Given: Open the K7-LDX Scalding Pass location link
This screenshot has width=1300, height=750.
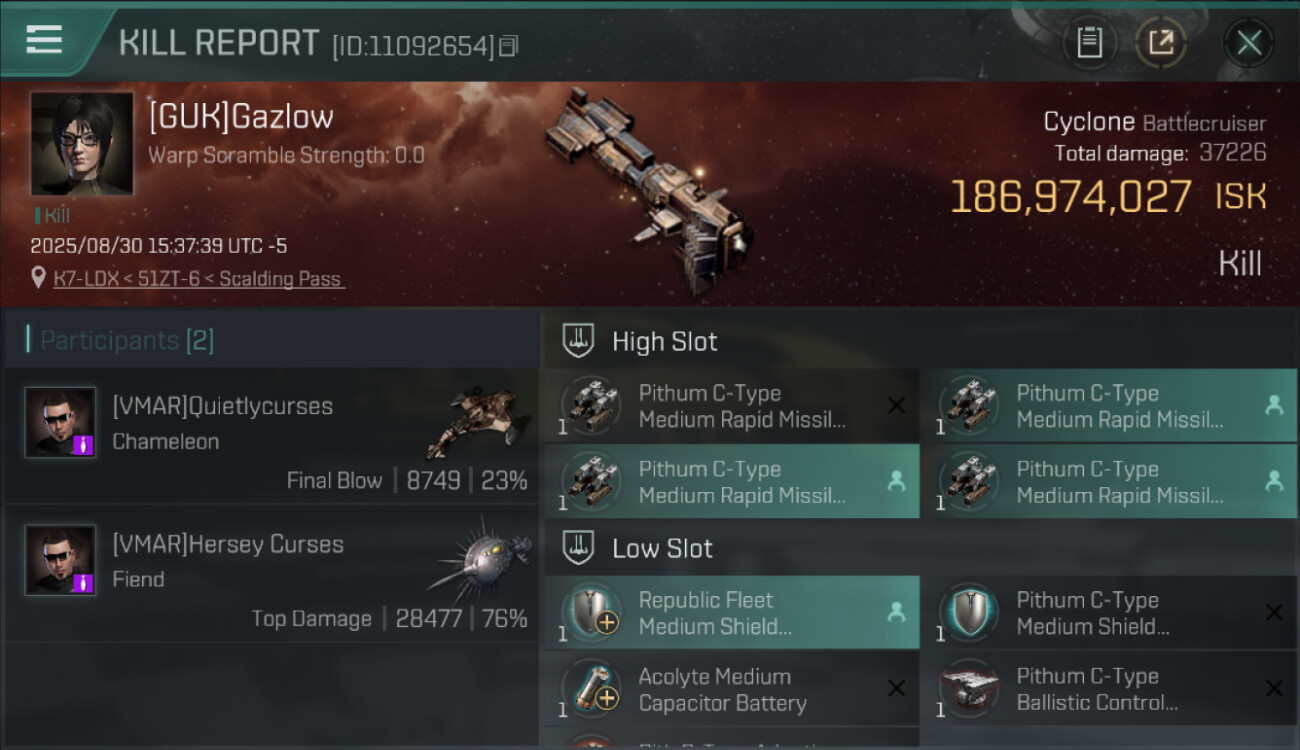Looking at the screenshot, I should (x=199, y=279).
